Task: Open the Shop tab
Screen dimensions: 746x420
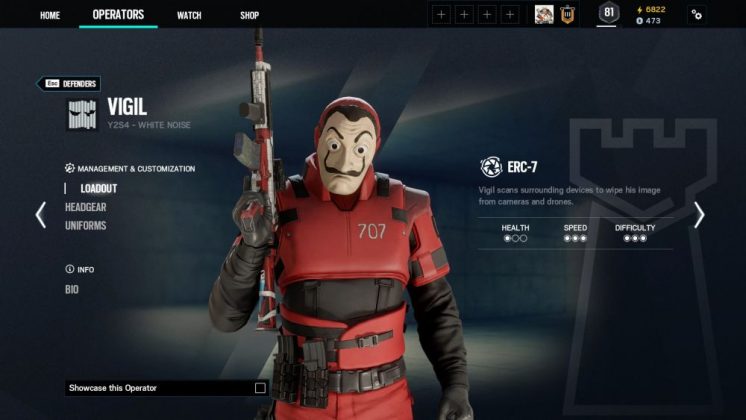Action: (249, 15)
